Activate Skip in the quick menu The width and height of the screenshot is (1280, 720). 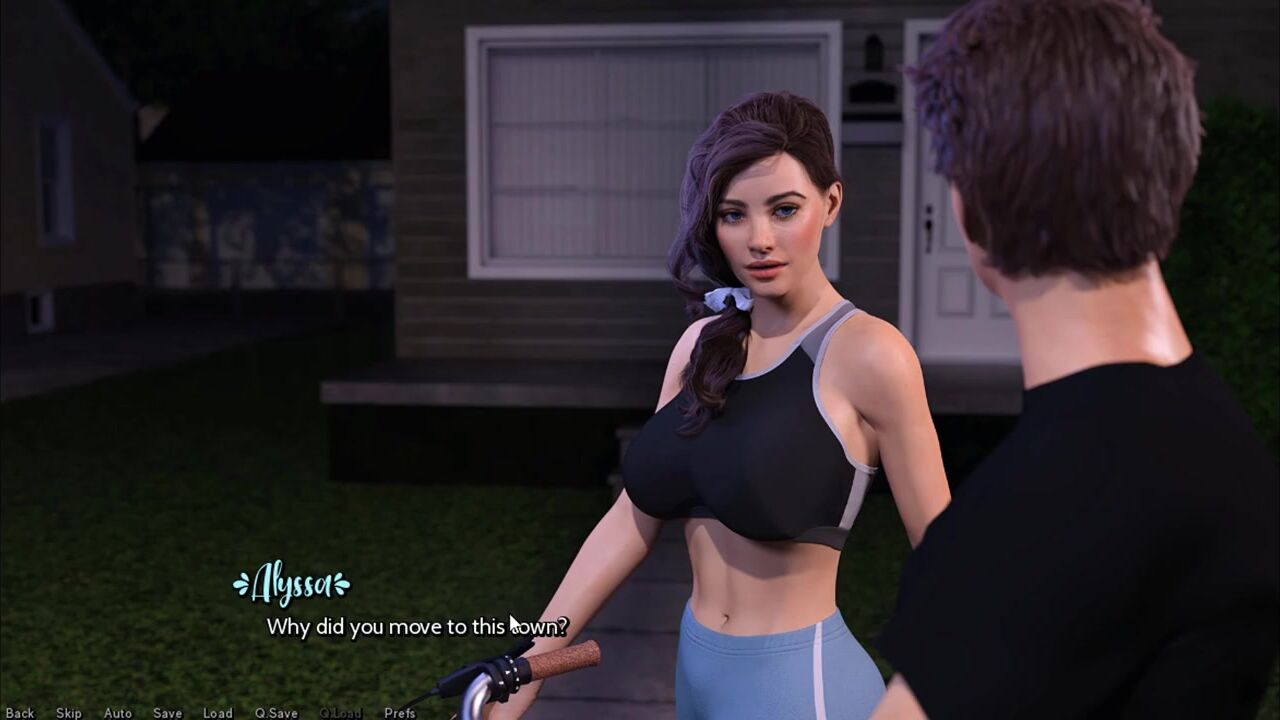click(x=69, y=713)
